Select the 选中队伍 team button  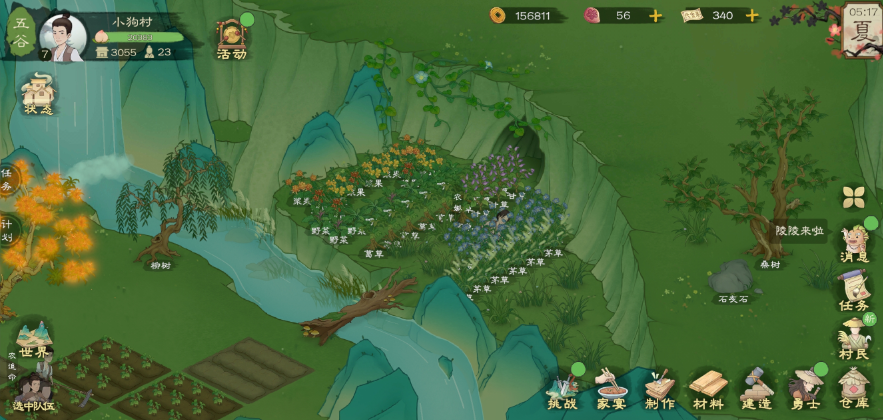[x=33, y=392]
